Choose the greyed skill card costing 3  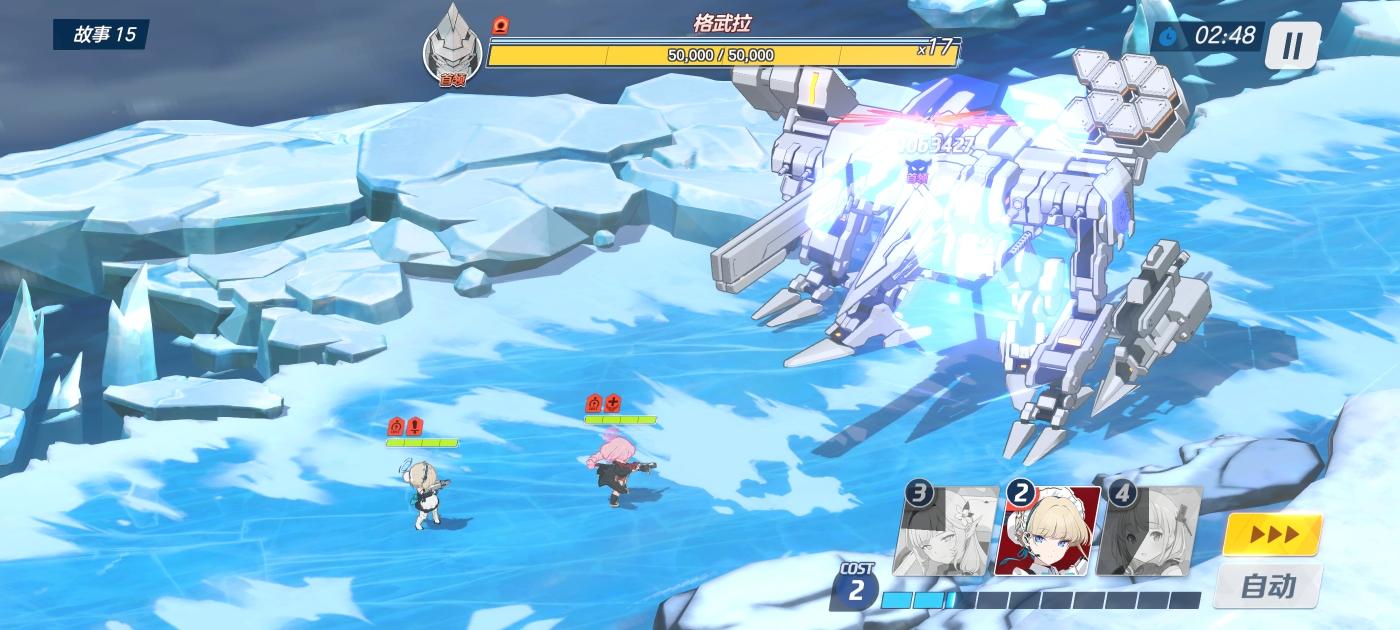[x=946, y=530]
